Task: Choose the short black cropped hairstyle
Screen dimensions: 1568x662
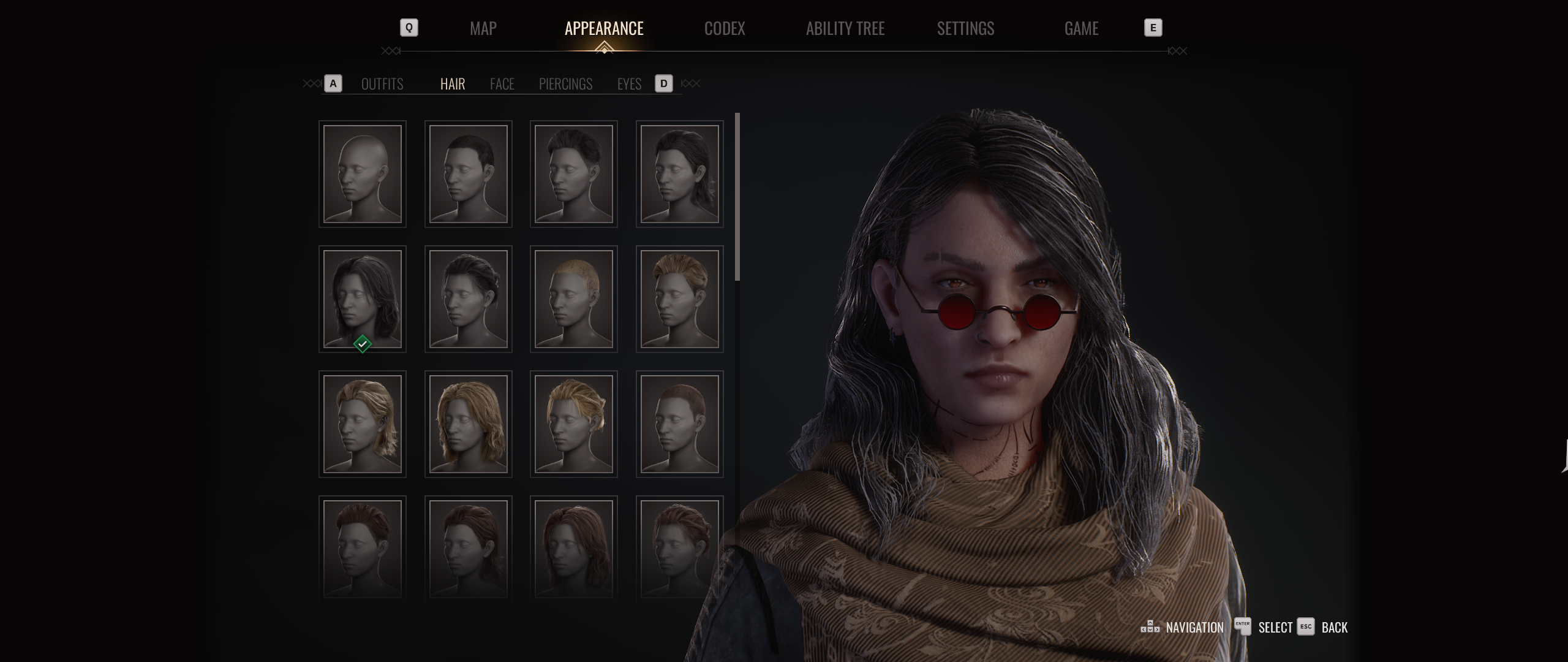Action: coord(469,174)
